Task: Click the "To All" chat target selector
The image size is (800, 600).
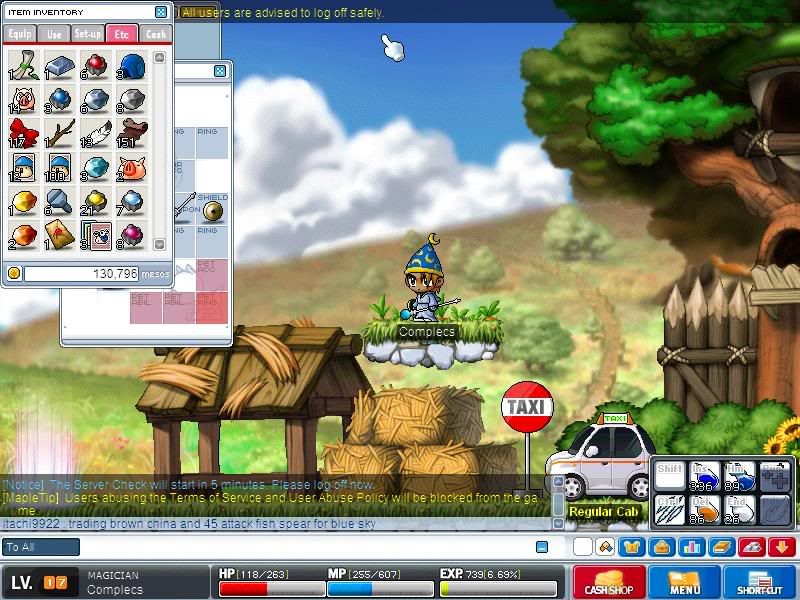Action: [41, 547]
